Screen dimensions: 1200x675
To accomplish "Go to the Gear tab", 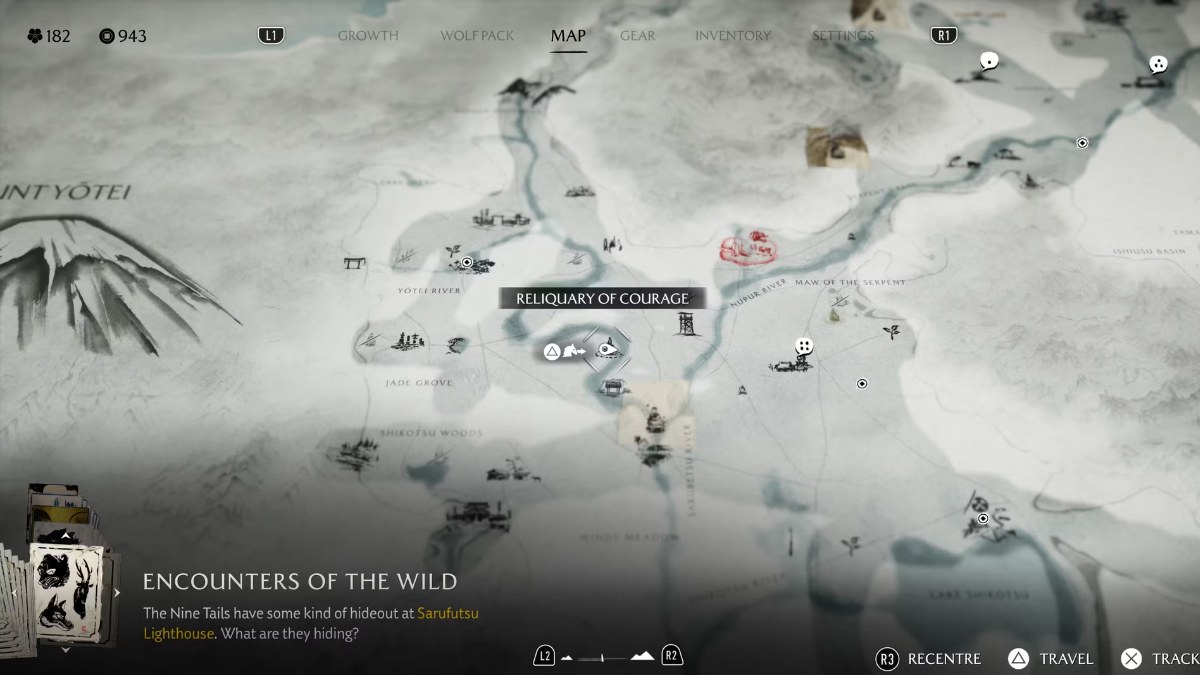I will point(637,36).
